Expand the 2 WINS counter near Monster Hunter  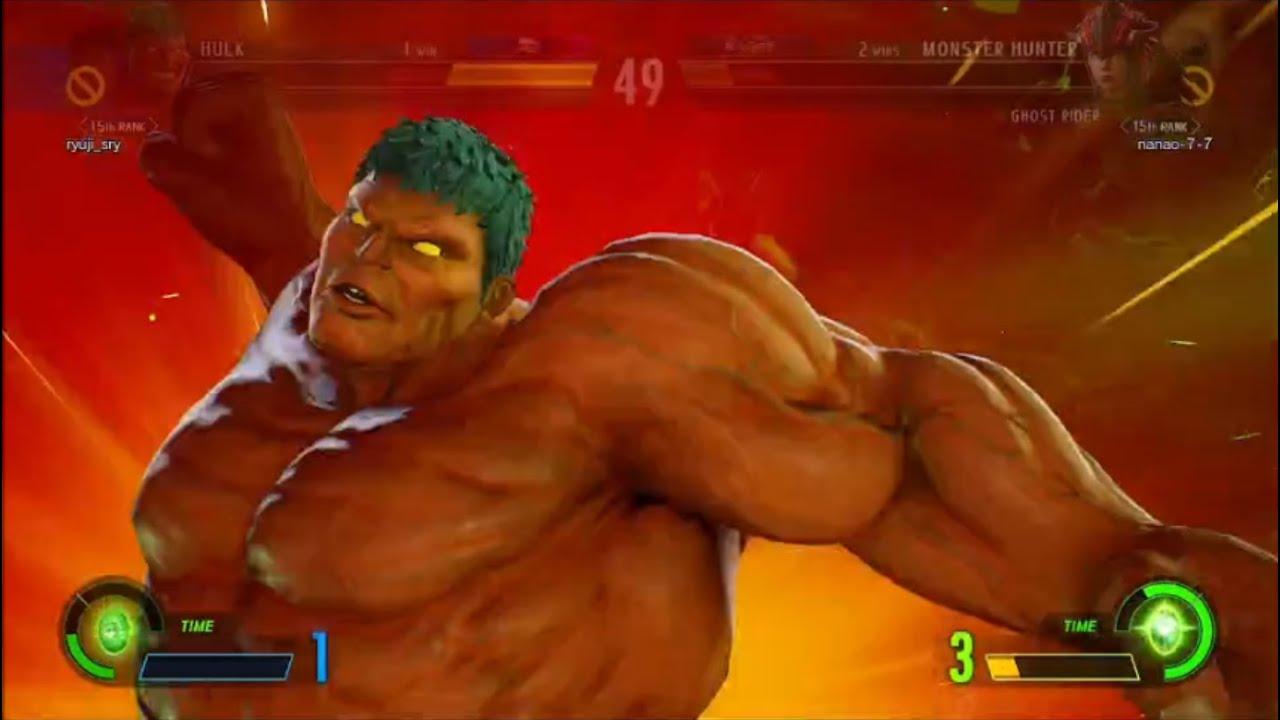tap(879, 46)
